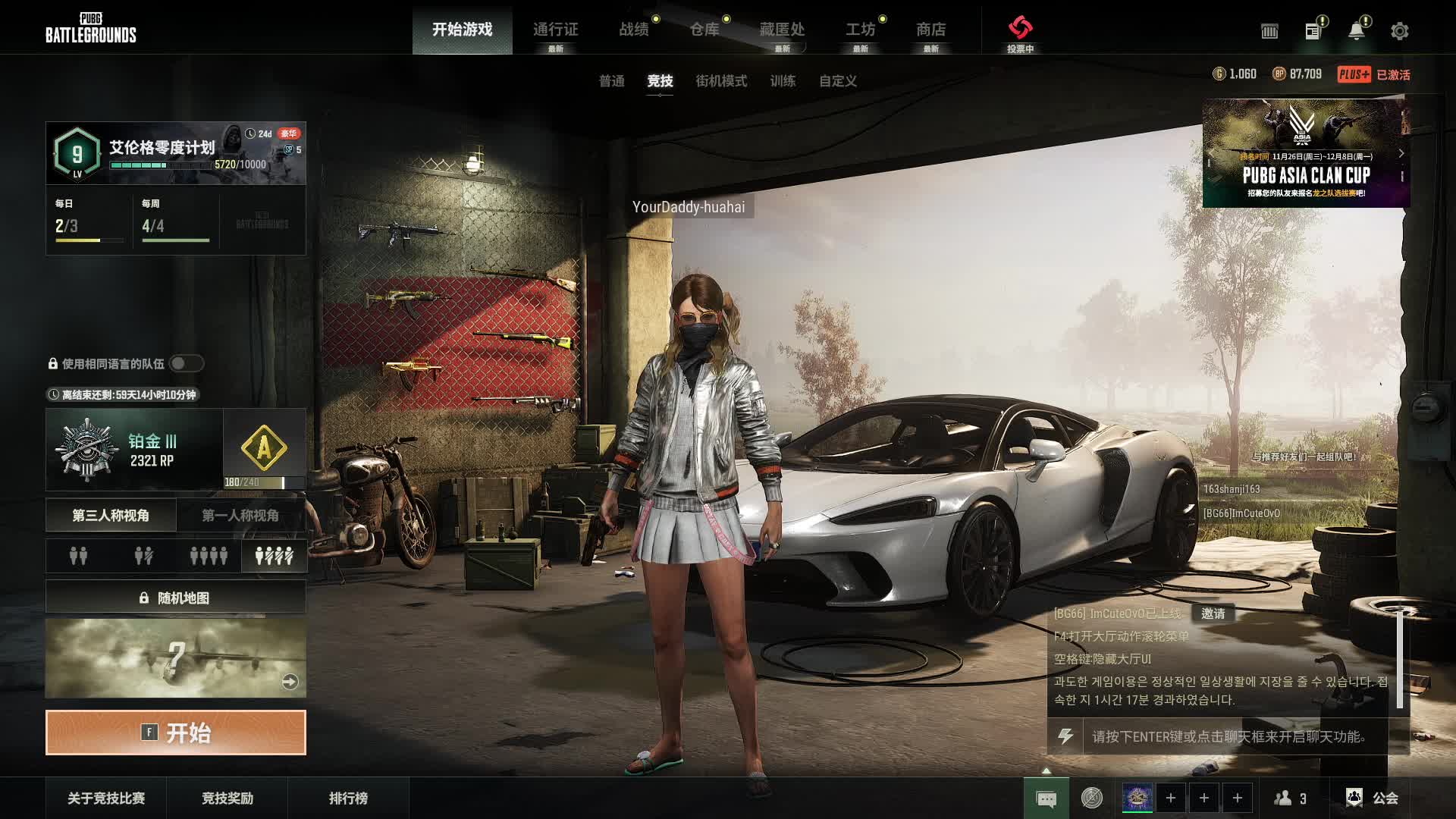Go to the 商店 store tab
1456x819 pixels.
tap(930, 30)
